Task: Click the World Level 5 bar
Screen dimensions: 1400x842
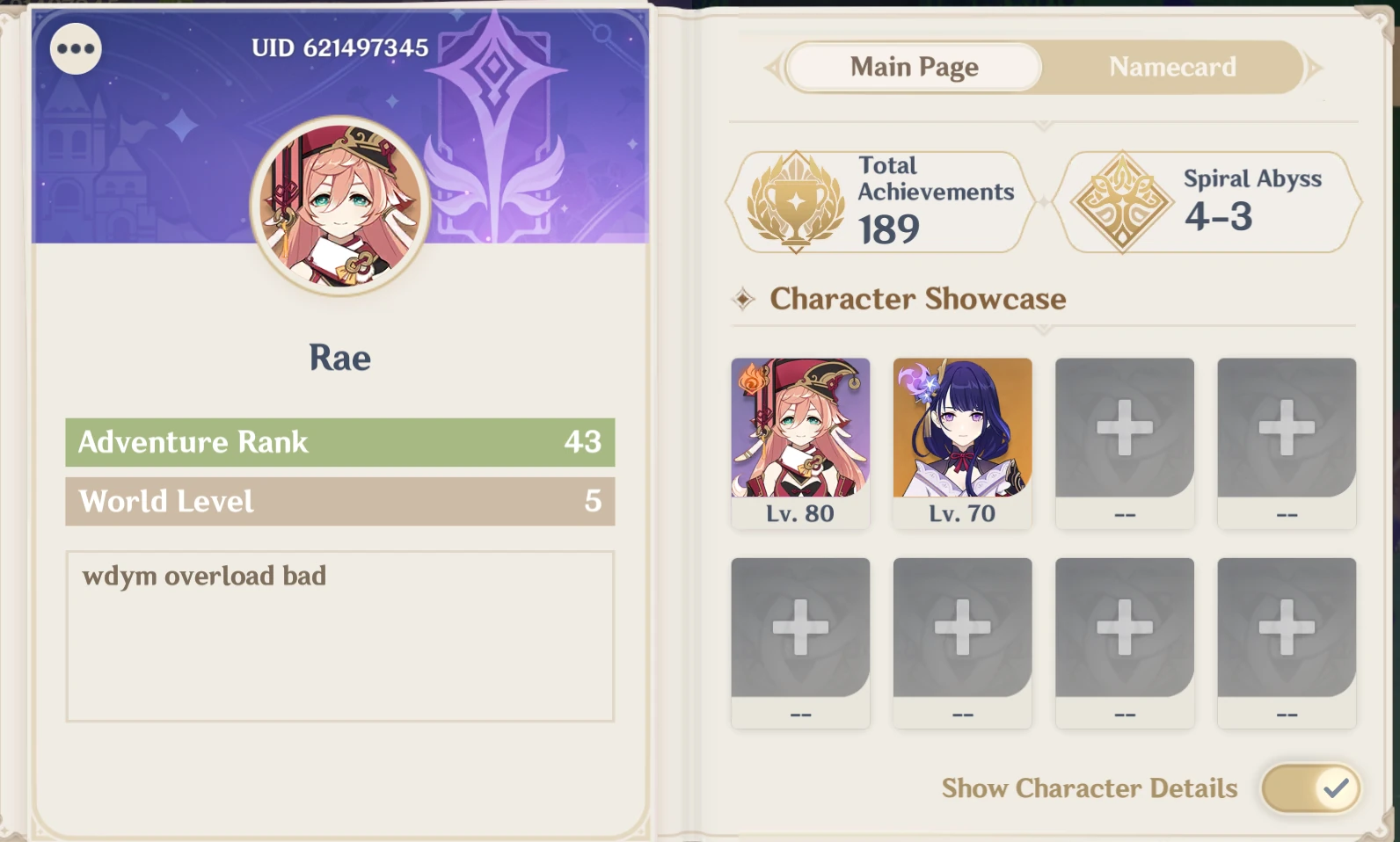Action: click(339, 502)
